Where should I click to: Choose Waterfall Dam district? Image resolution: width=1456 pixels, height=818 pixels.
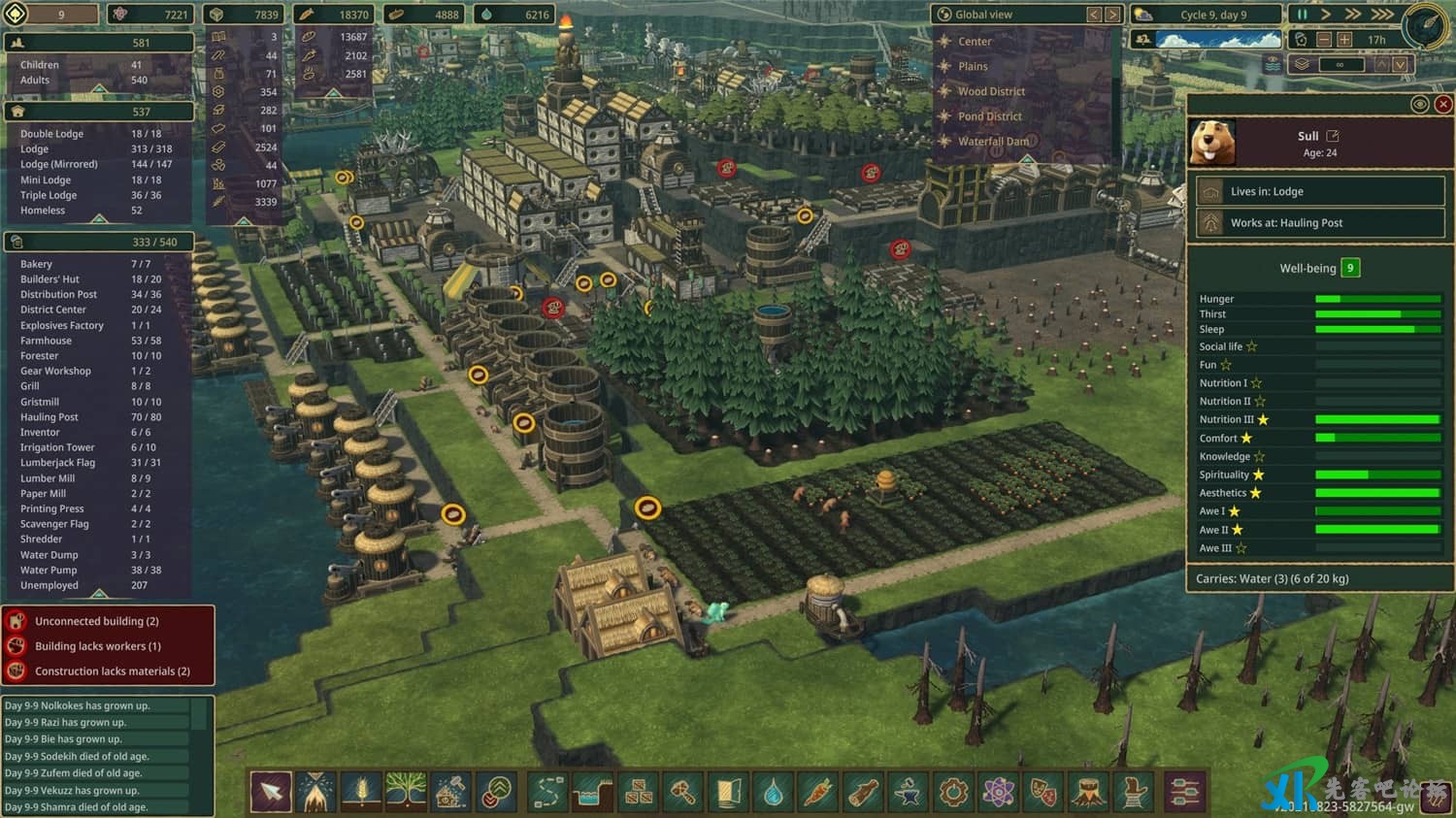(x=993, y=142)
